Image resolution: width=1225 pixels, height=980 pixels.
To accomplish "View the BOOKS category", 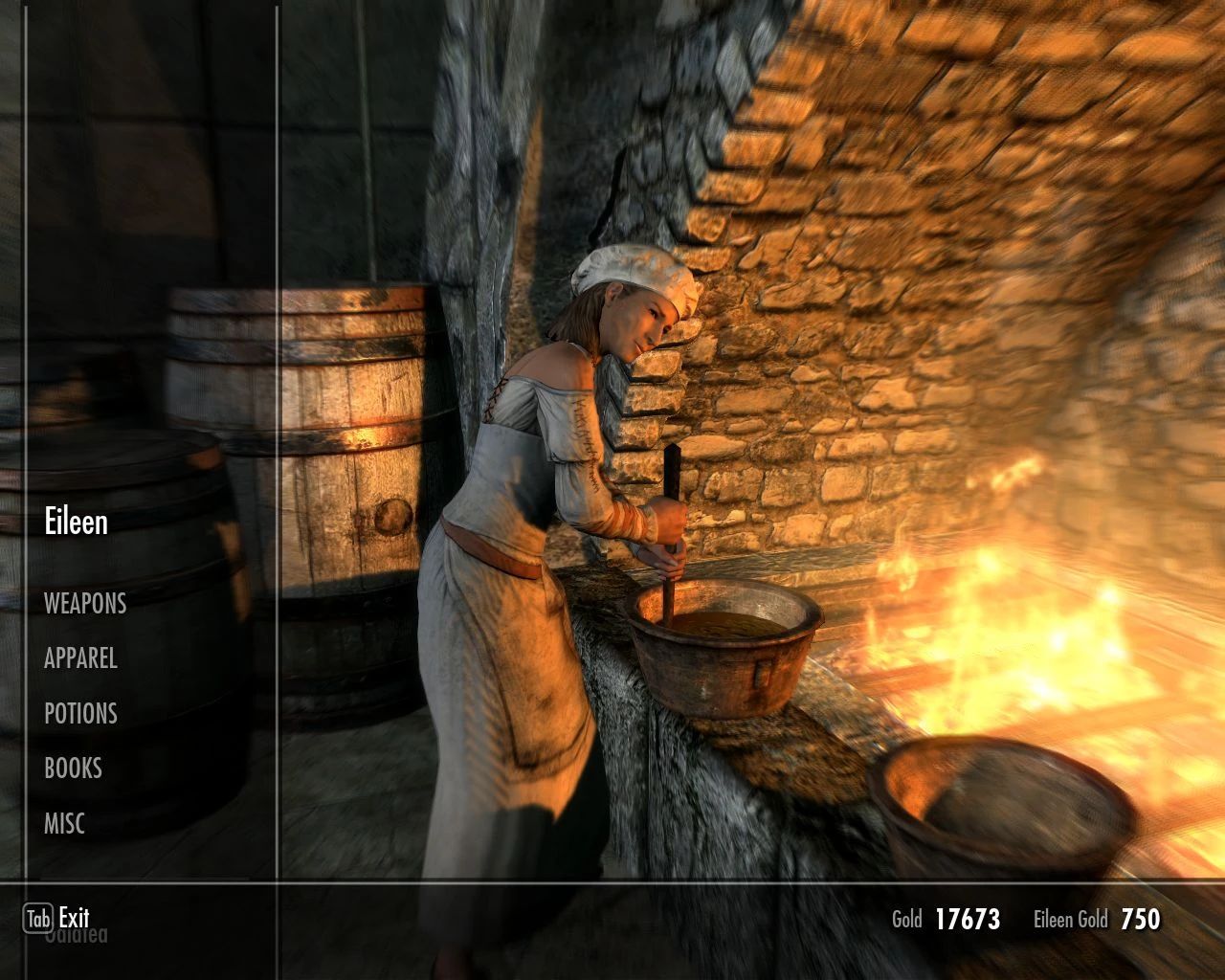I will pyautogui.click(x=74, y=768).
